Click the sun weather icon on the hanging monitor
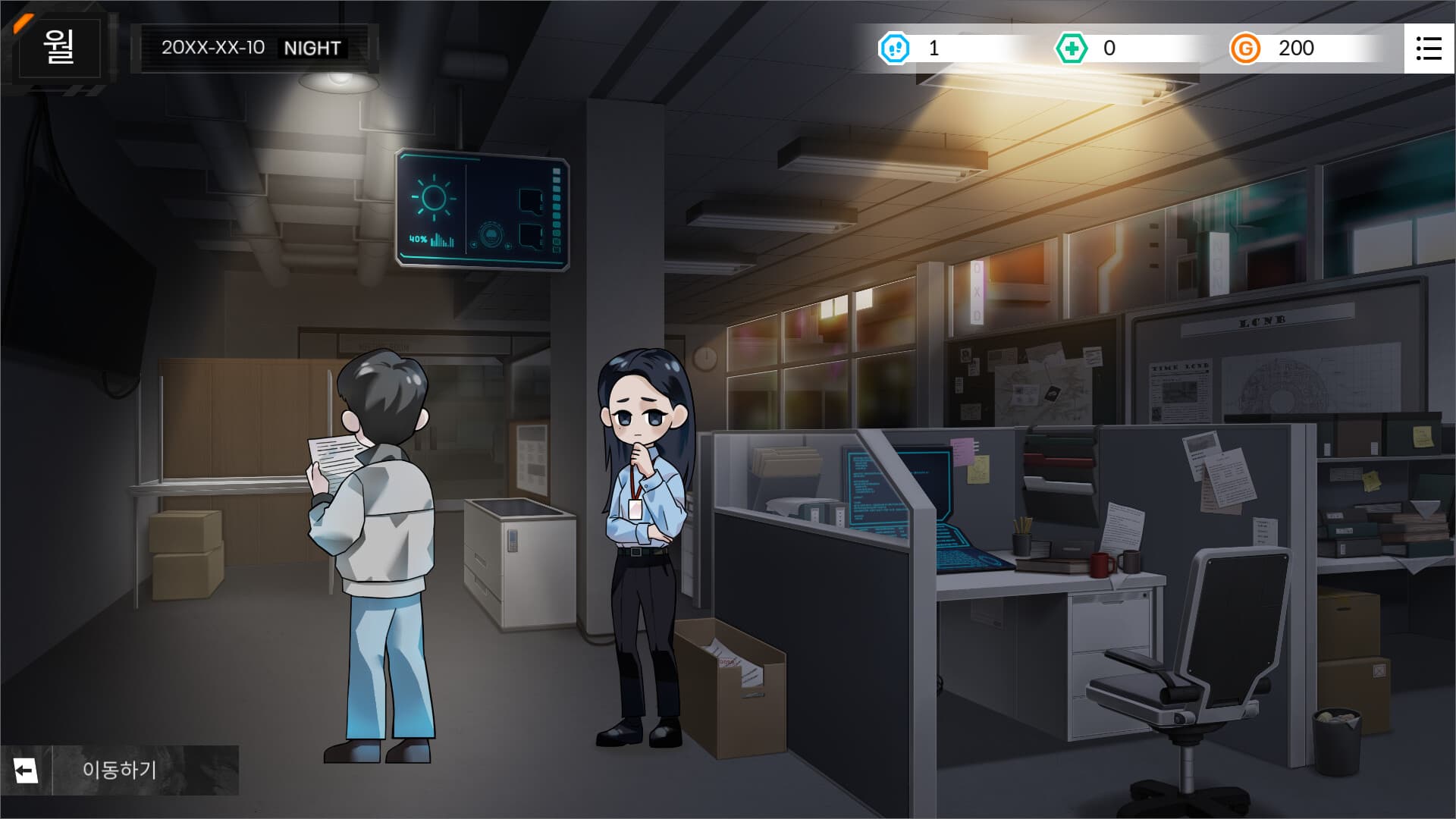 434,198
